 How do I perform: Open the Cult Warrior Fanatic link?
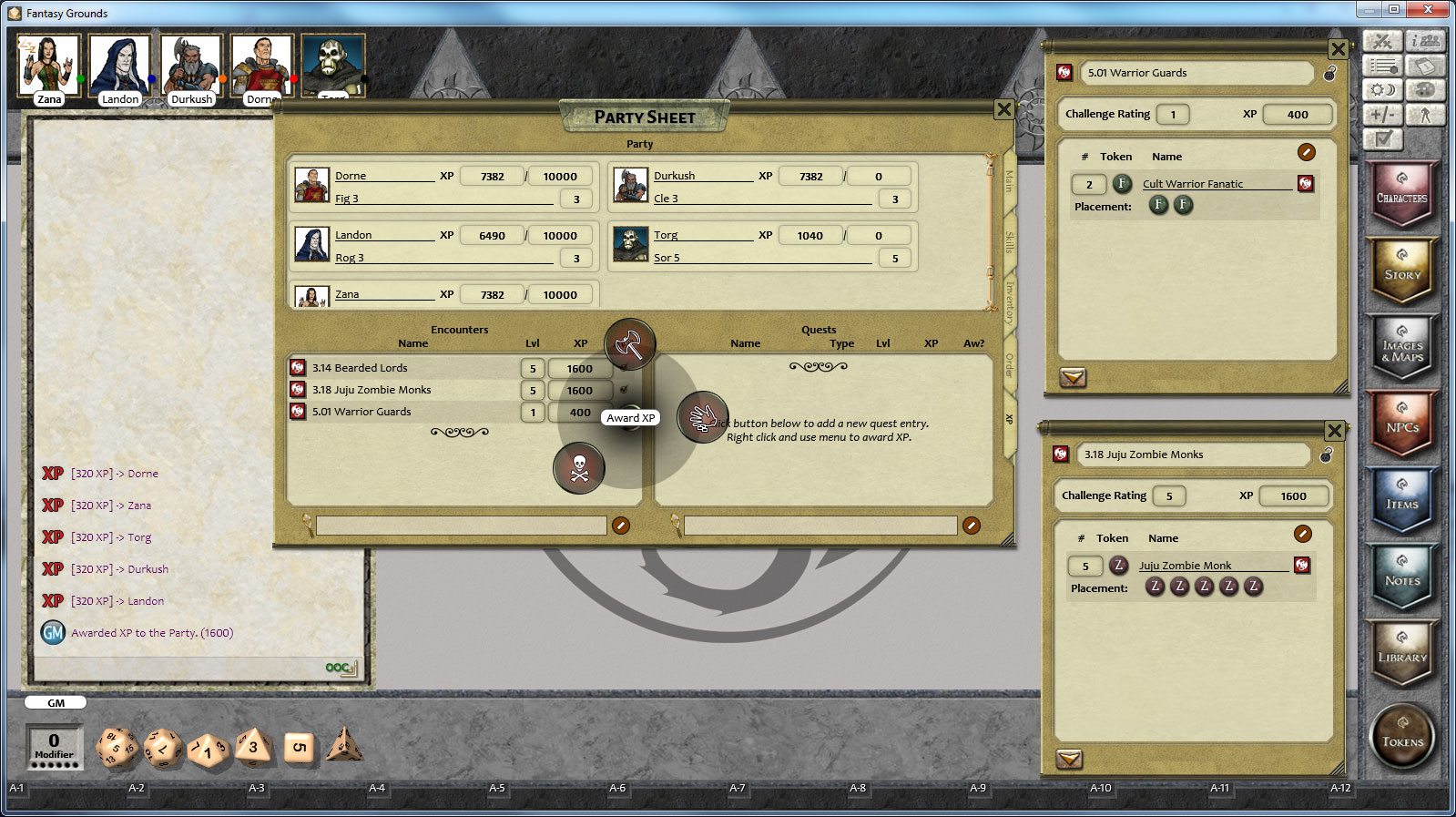[1191, 183]
